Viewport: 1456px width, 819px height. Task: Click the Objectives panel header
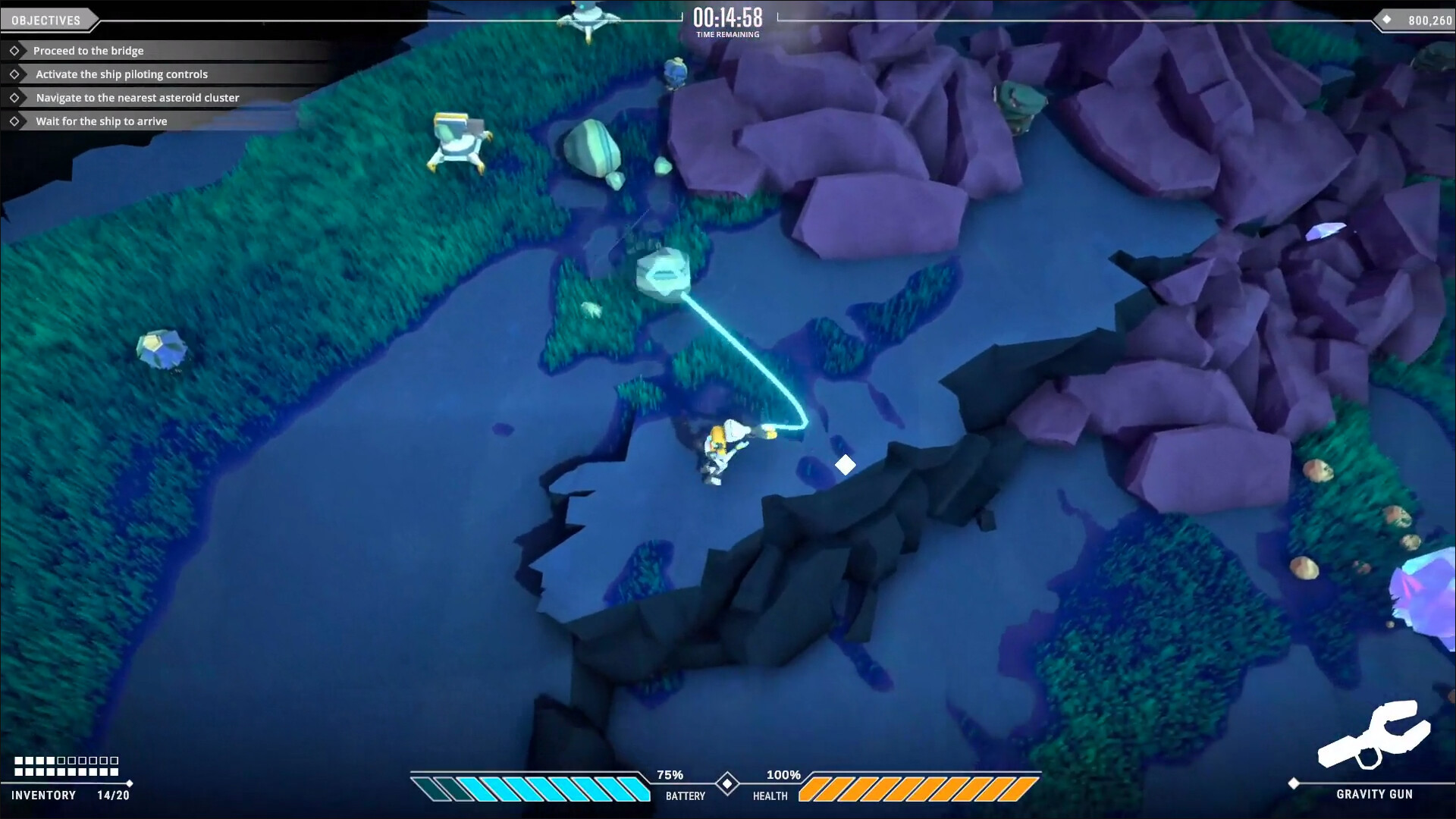click(x=46, y=20)
